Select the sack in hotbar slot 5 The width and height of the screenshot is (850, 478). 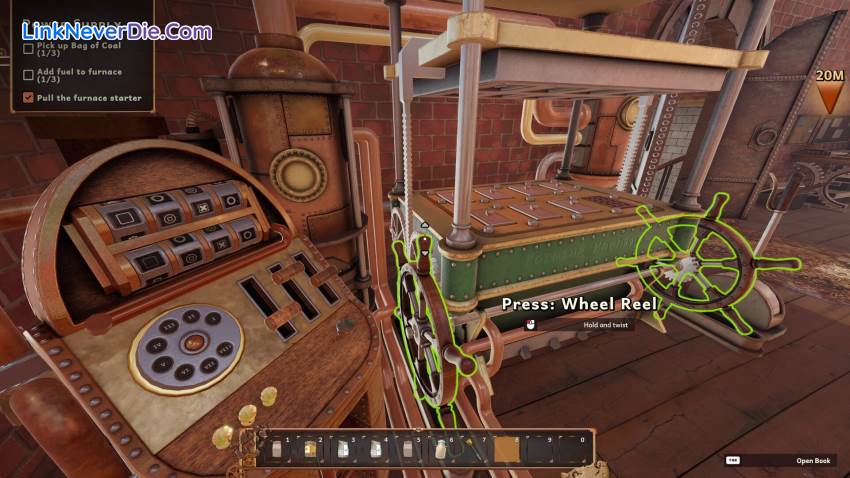(x=408, y=450)
